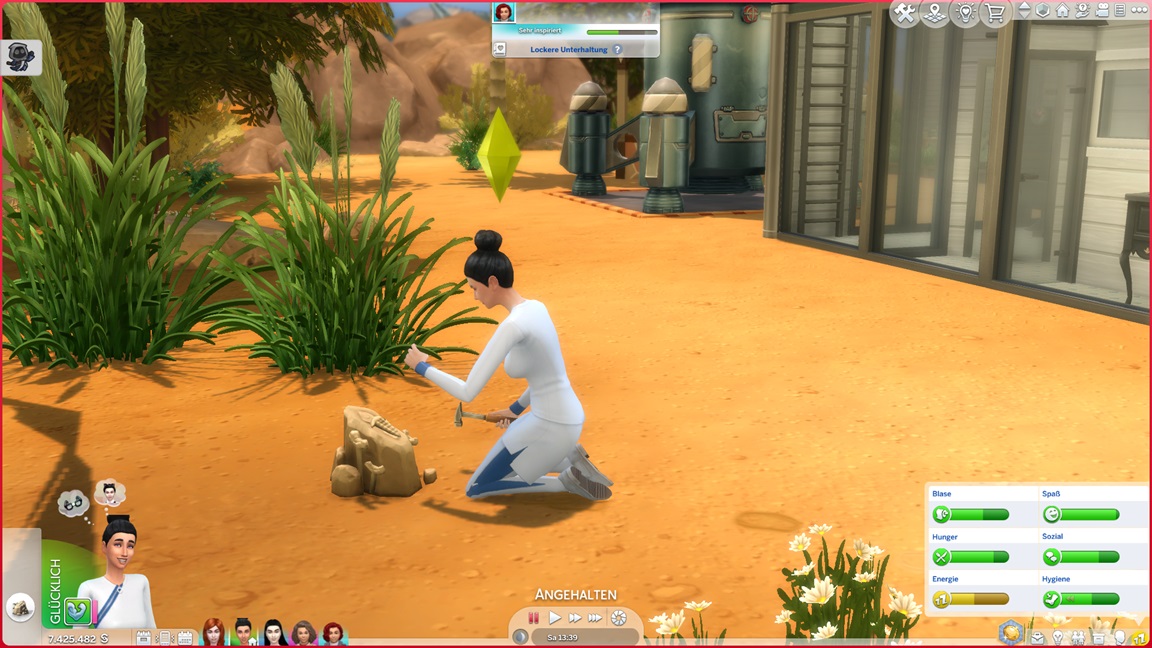Open the shopping cart store
This screenshot has width=1152, height=648.
pos(995,13)
